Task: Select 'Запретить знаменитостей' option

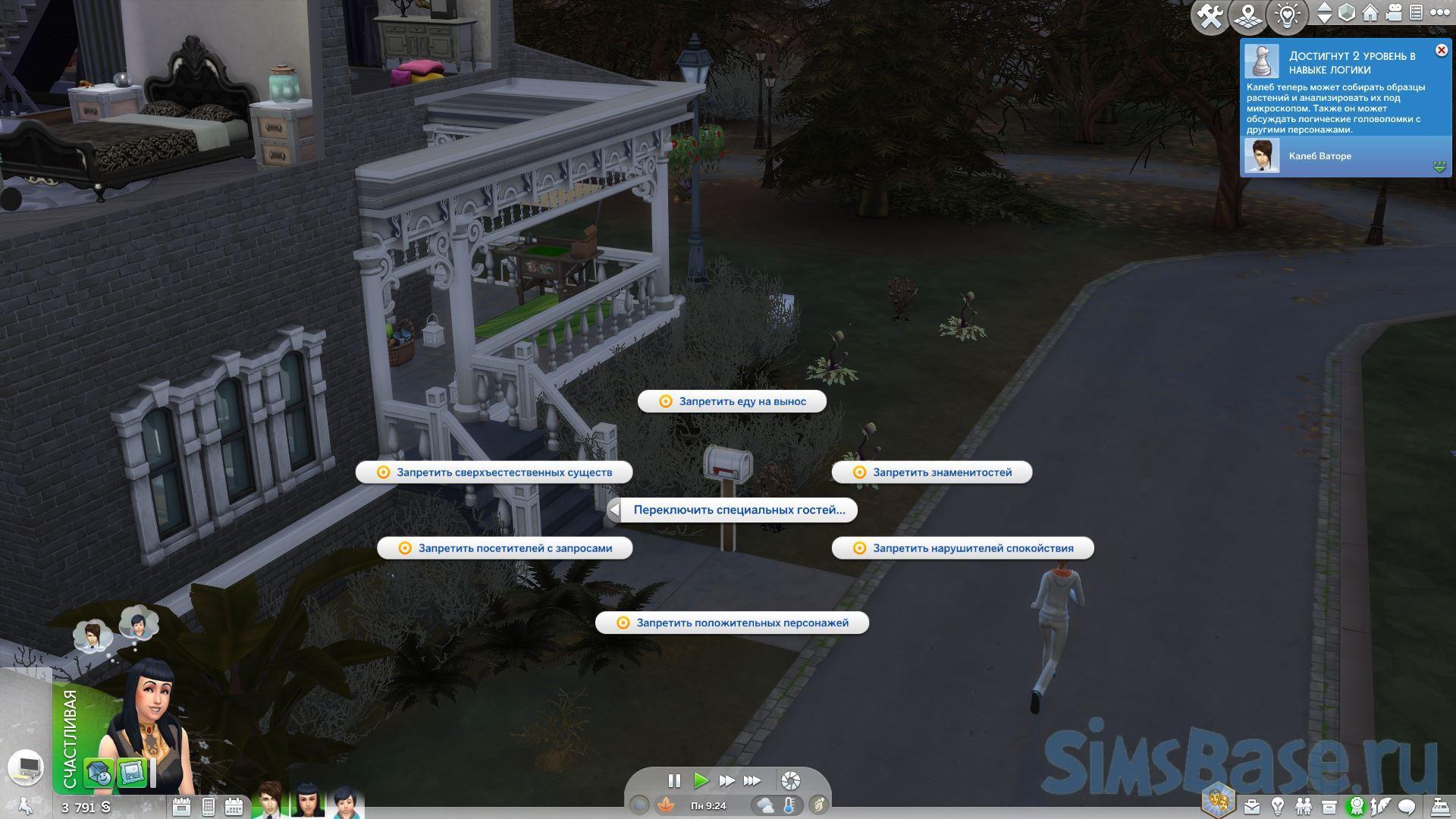Action: [932, 472]
